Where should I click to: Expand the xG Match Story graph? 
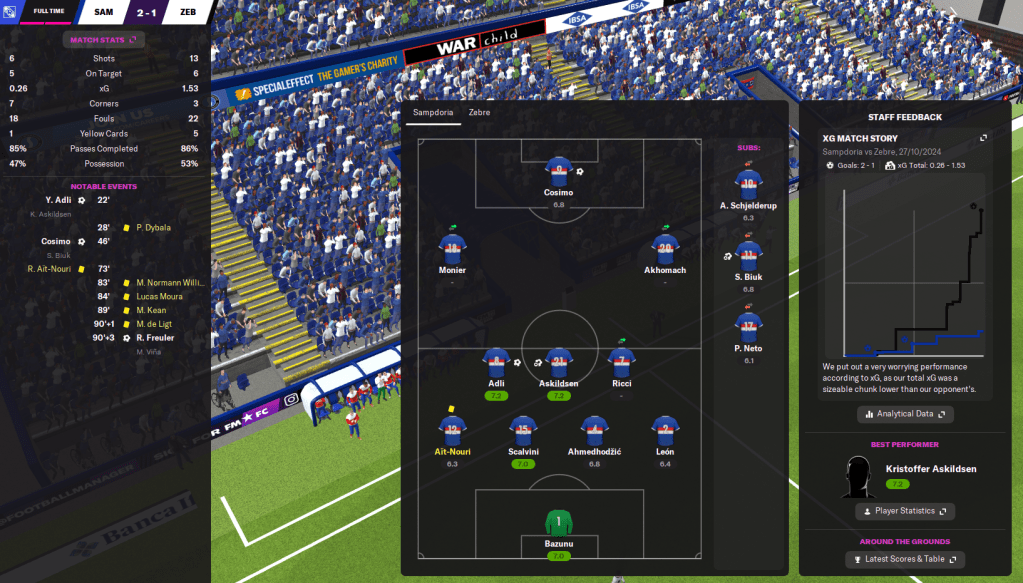tap(983, 138)
